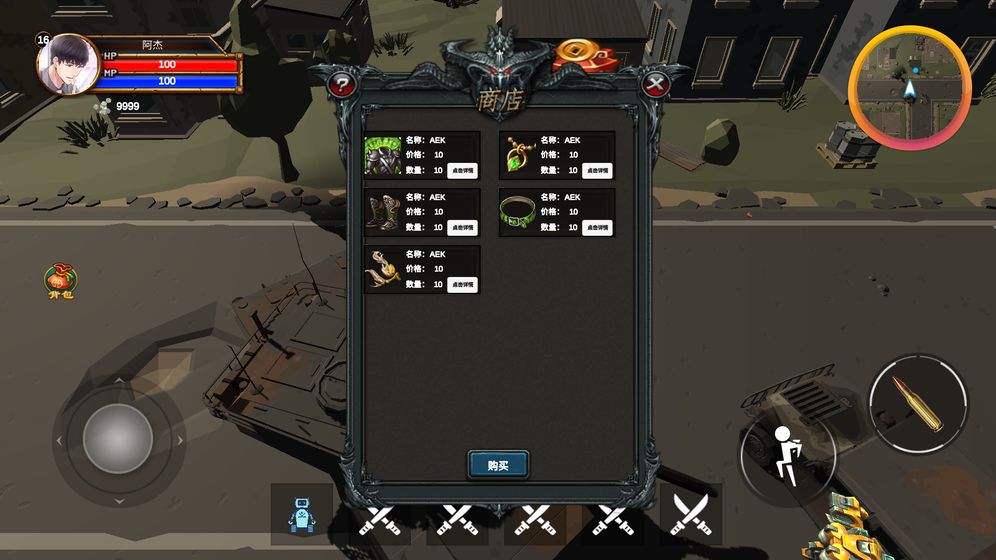Select the golden hook shop item

[383, 270]
